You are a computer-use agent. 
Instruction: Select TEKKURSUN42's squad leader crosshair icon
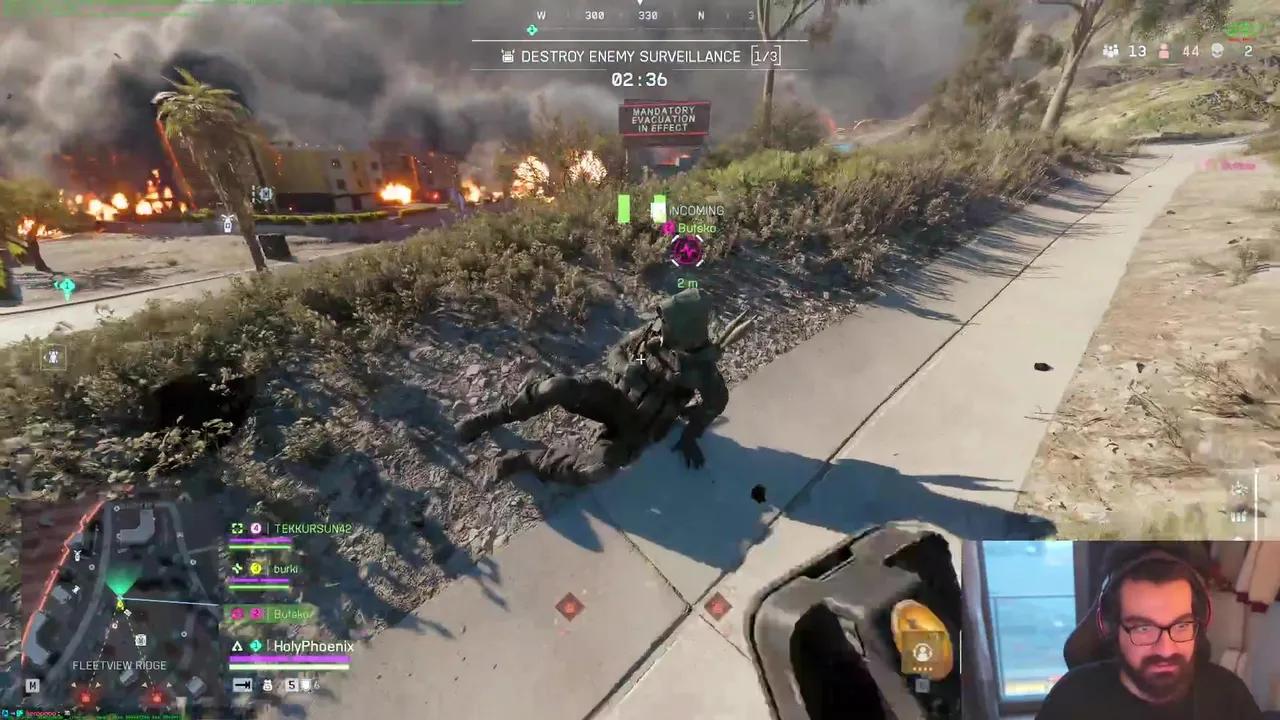(x=237, y=527)
